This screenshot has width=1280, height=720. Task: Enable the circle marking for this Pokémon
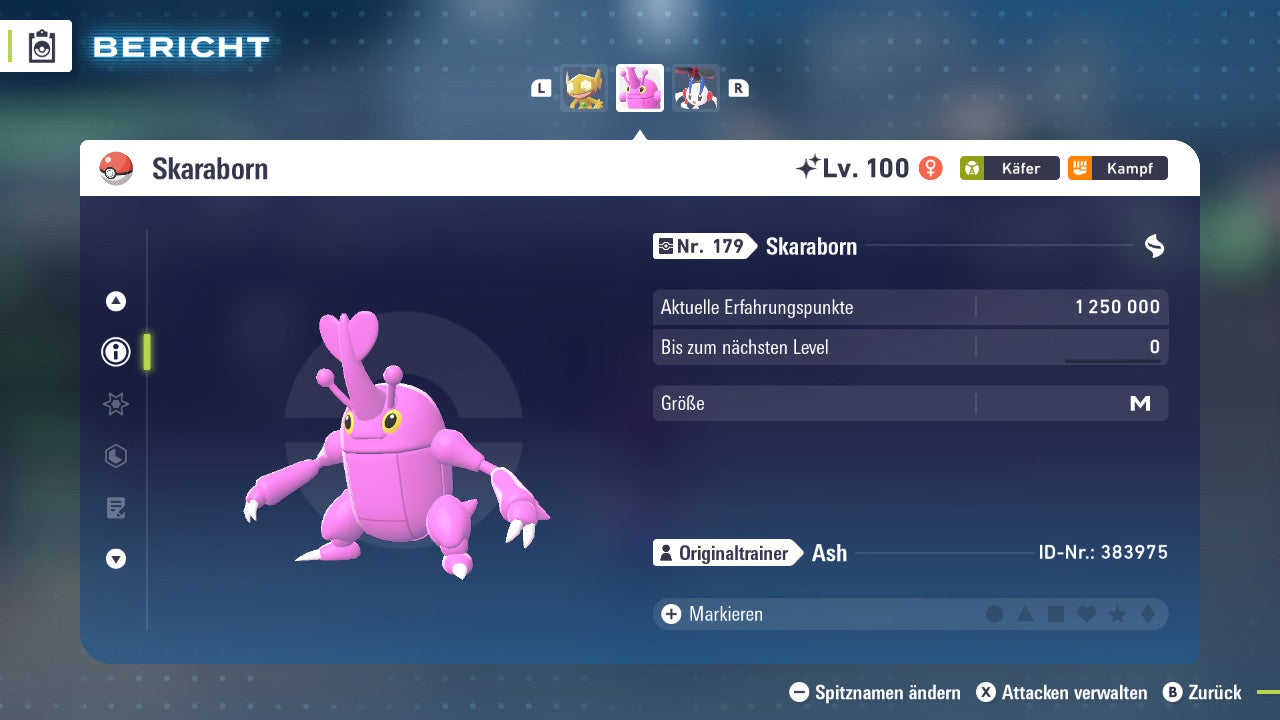click(x=995, y=614)
